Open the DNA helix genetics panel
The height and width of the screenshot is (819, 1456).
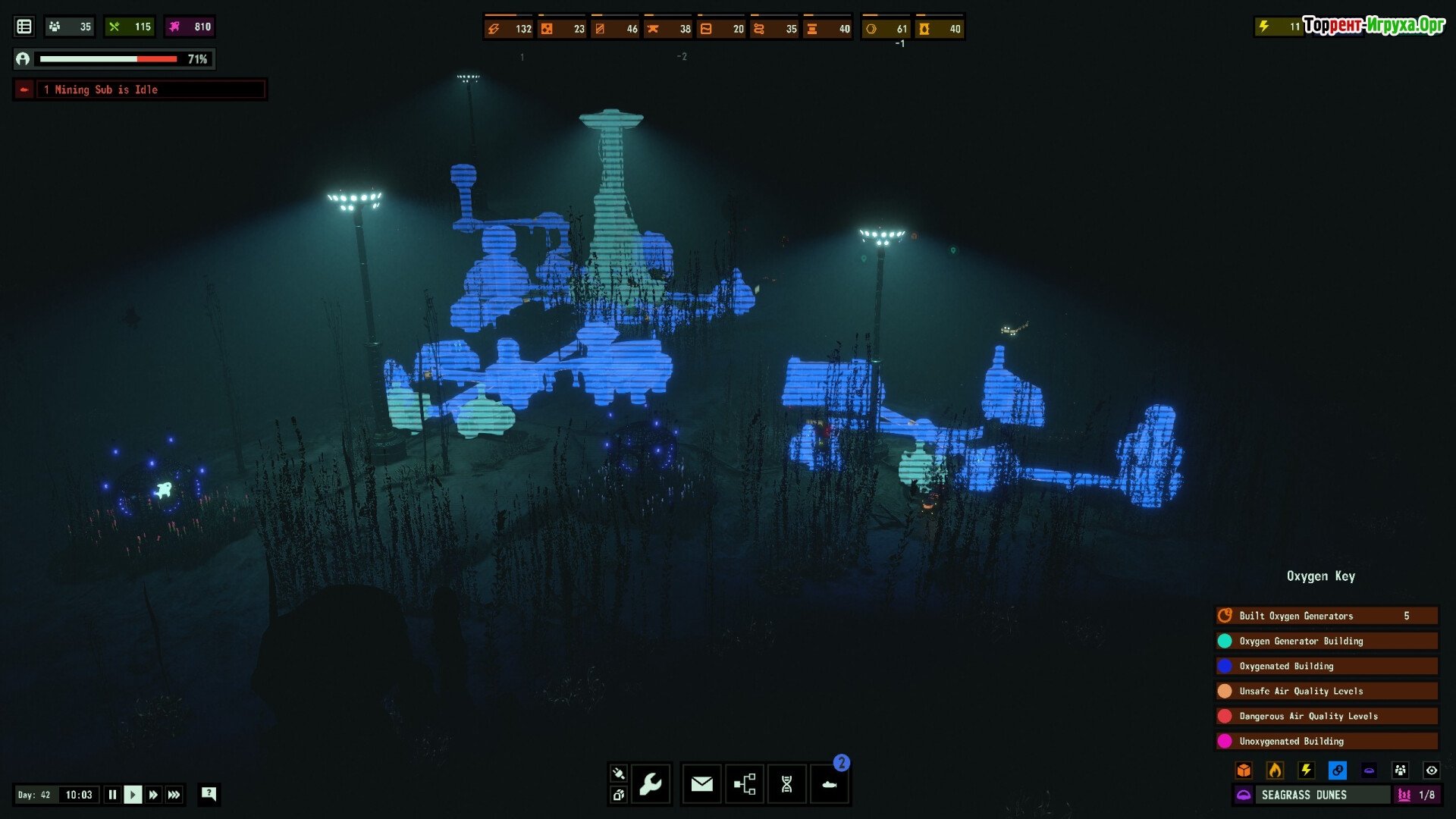tap(786, 784)
